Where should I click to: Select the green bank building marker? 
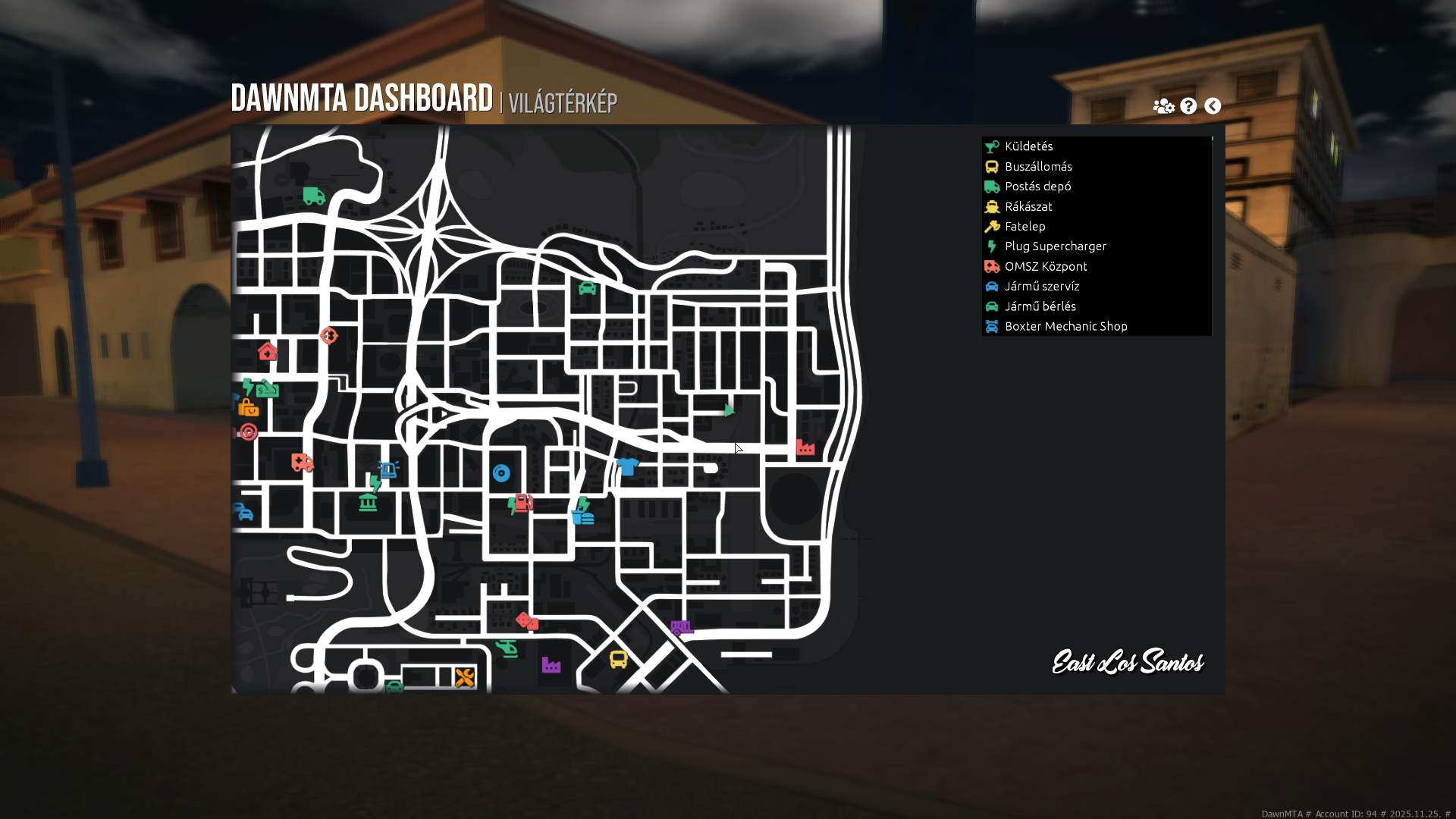point(368,502)
